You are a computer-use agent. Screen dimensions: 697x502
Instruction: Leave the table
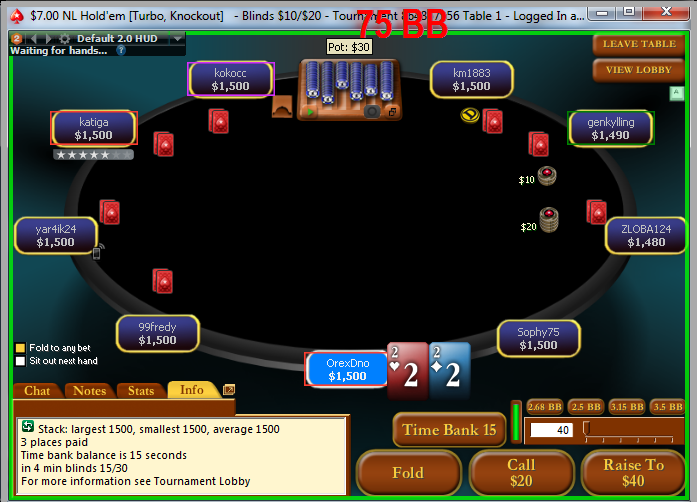coord(639,44)
